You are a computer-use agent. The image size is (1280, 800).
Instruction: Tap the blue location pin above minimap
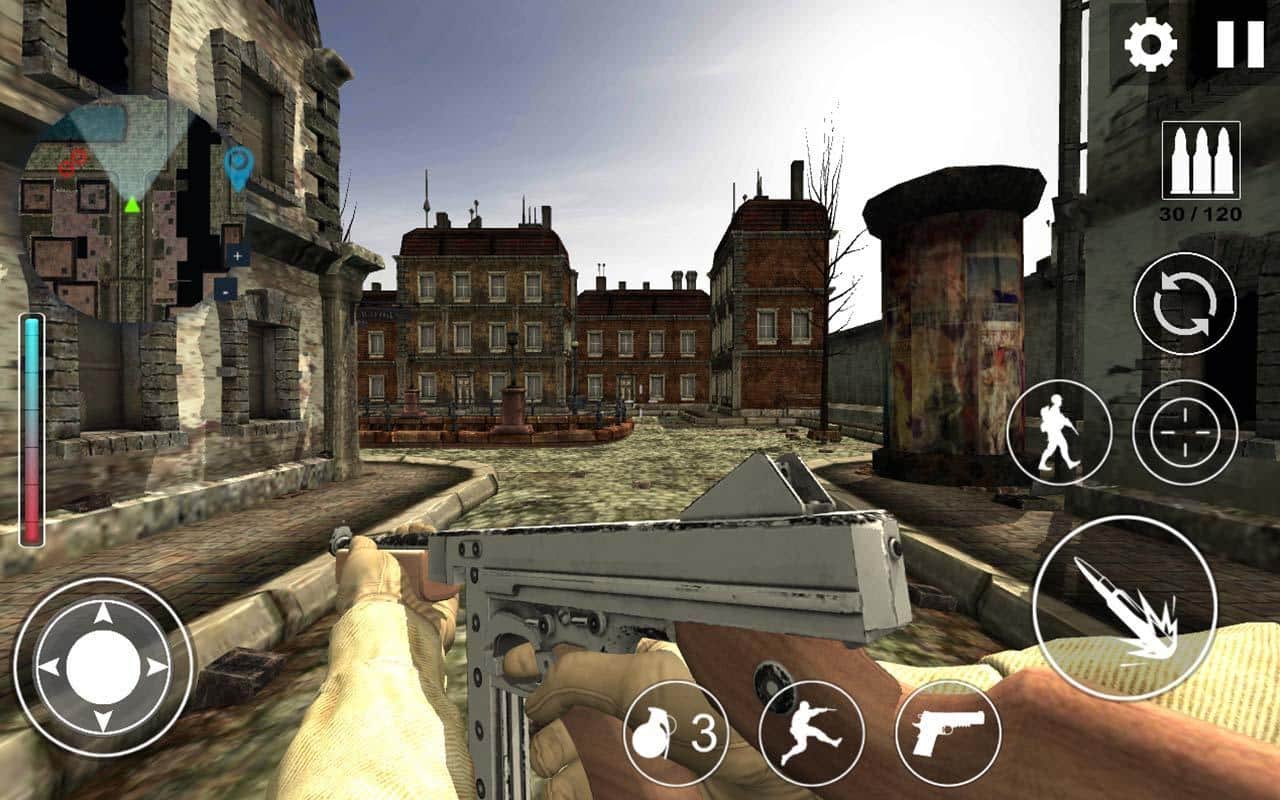(237, 162)
